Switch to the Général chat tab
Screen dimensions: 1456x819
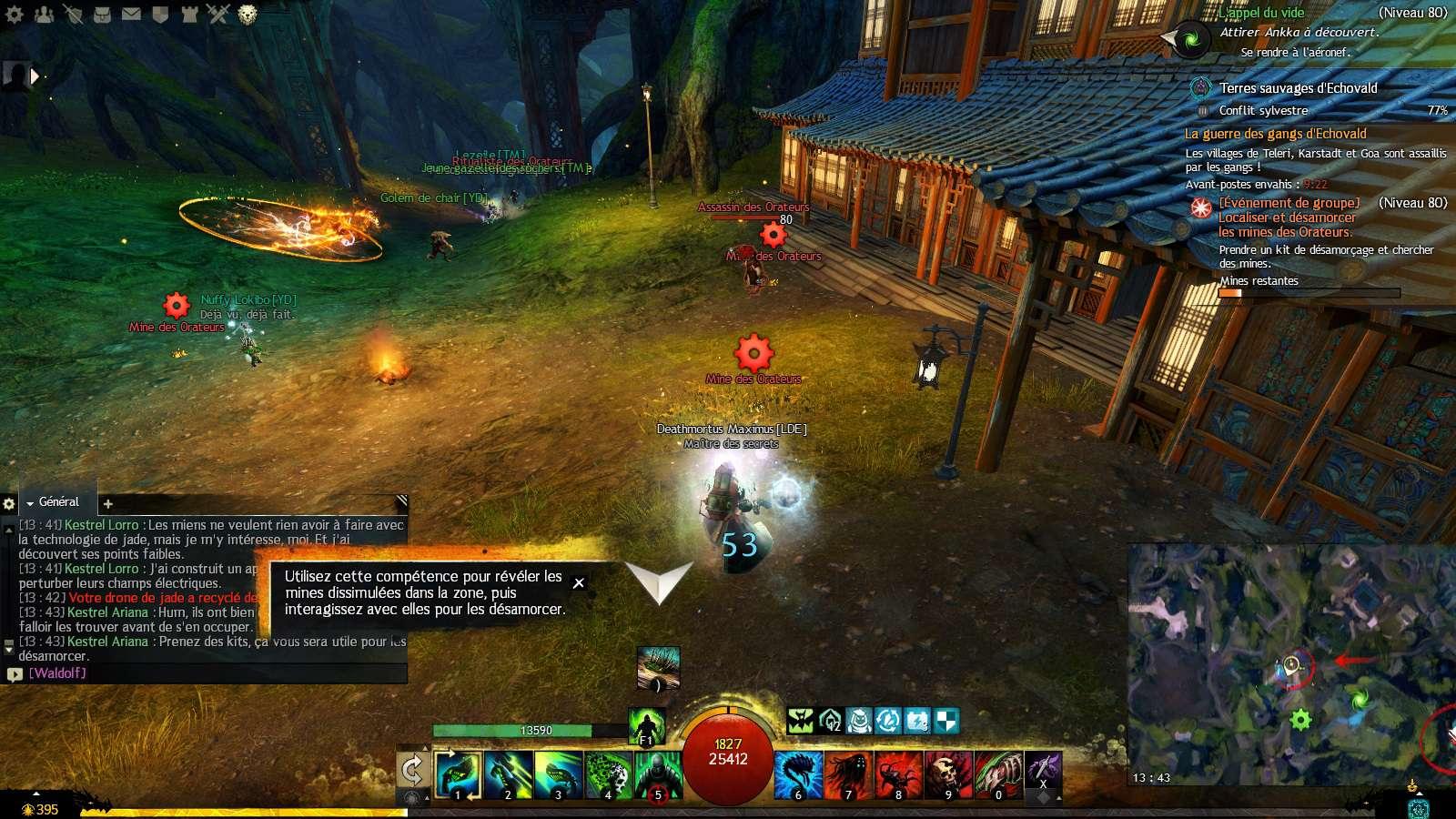click(x=58, y=502)
